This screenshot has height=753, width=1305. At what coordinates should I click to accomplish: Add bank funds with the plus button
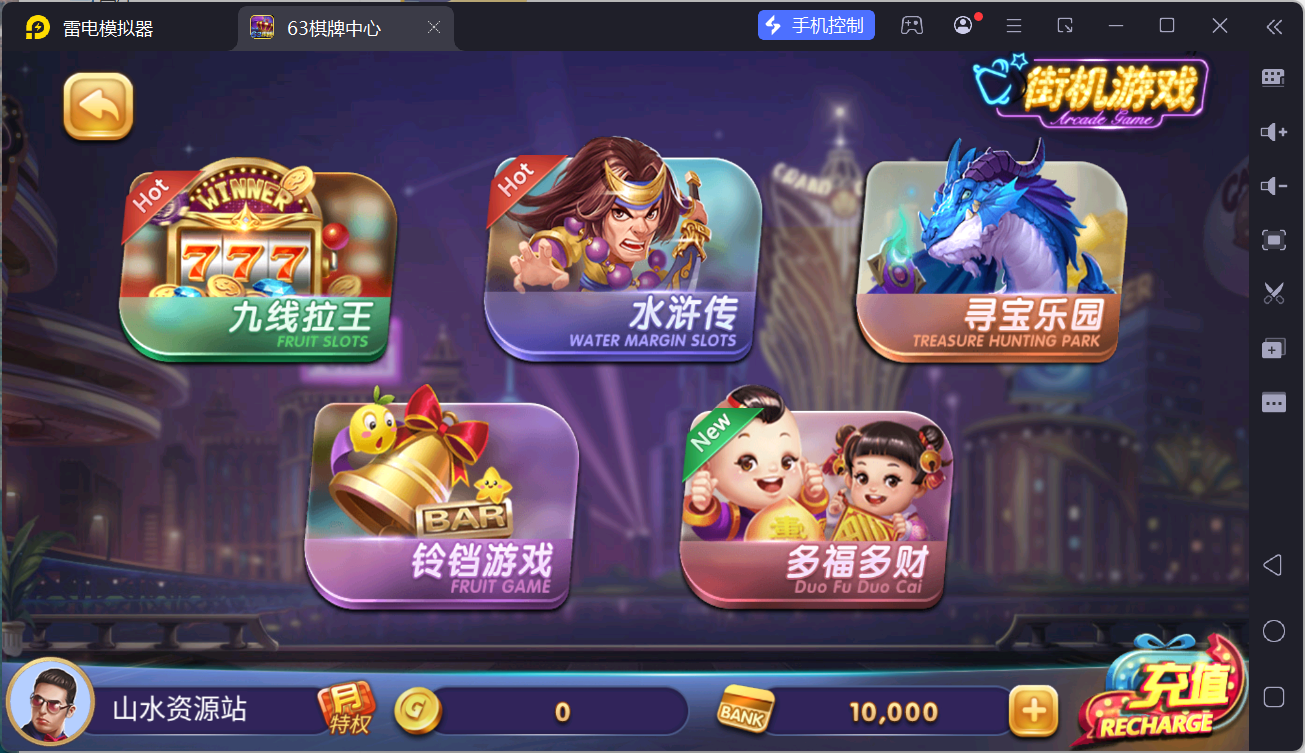click(x=1034, y=710)
